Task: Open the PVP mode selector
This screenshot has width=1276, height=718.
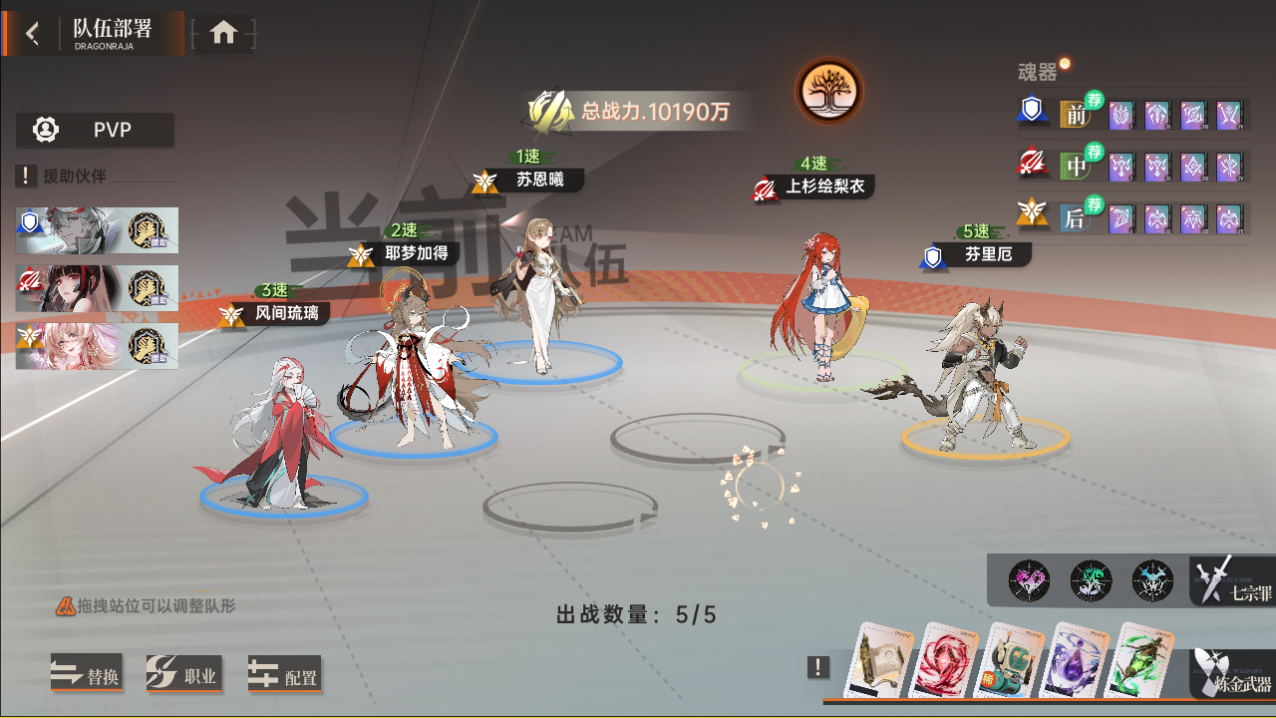Action: pos(96,130)
